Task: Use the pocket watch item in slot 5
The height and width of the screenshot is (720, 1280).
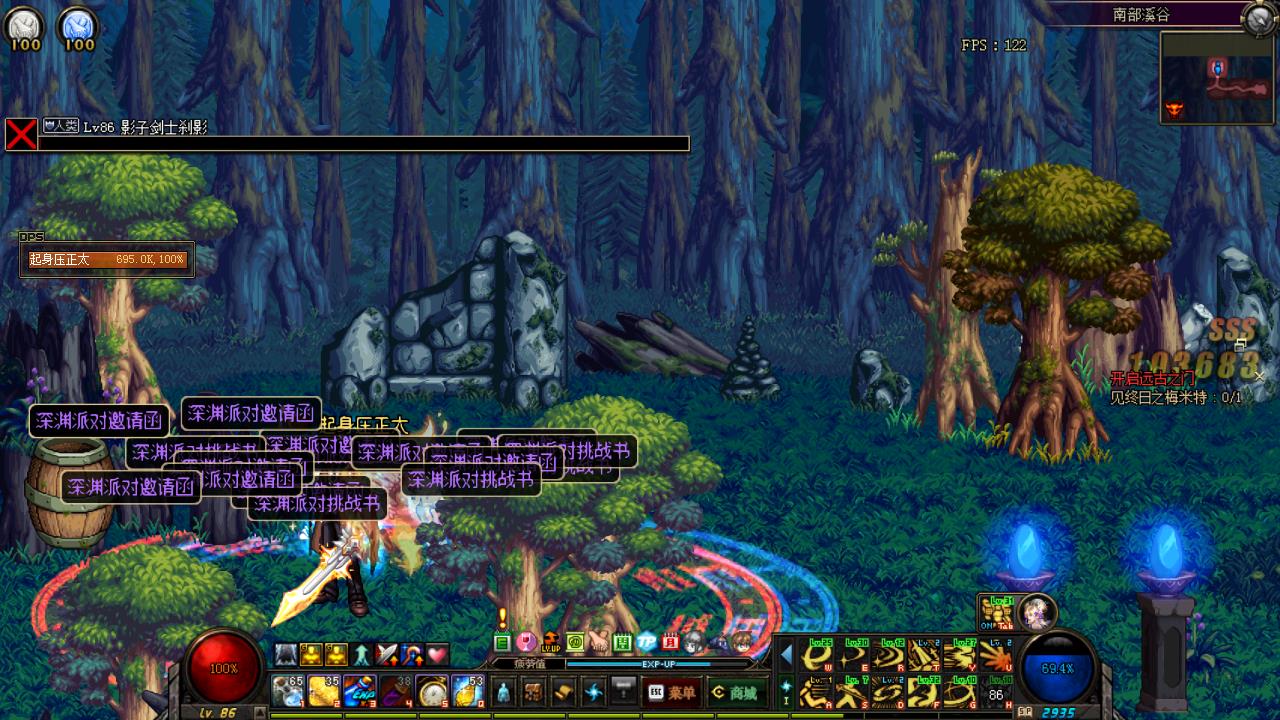Action: (x=432, y=691)
